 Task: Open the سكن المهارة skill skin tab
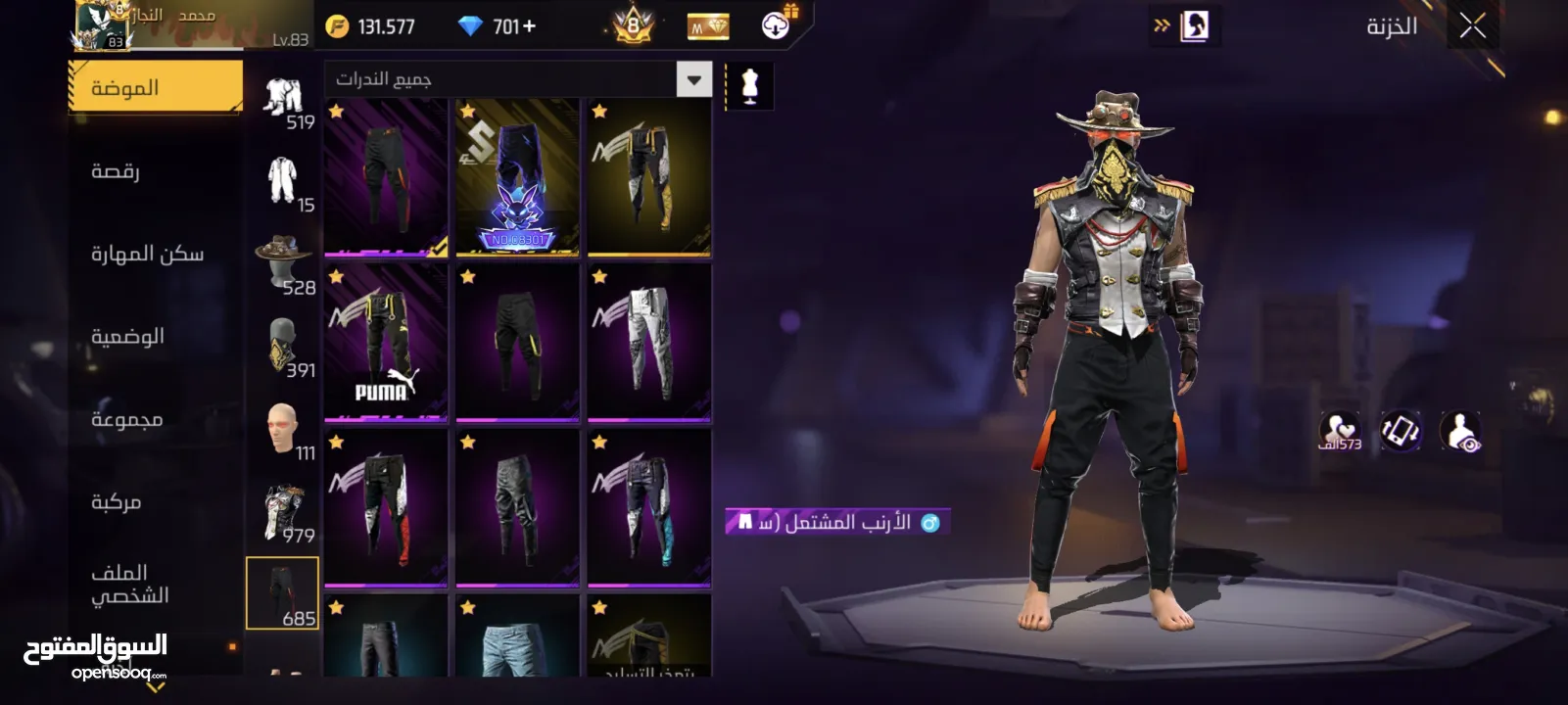click(147, 255)
